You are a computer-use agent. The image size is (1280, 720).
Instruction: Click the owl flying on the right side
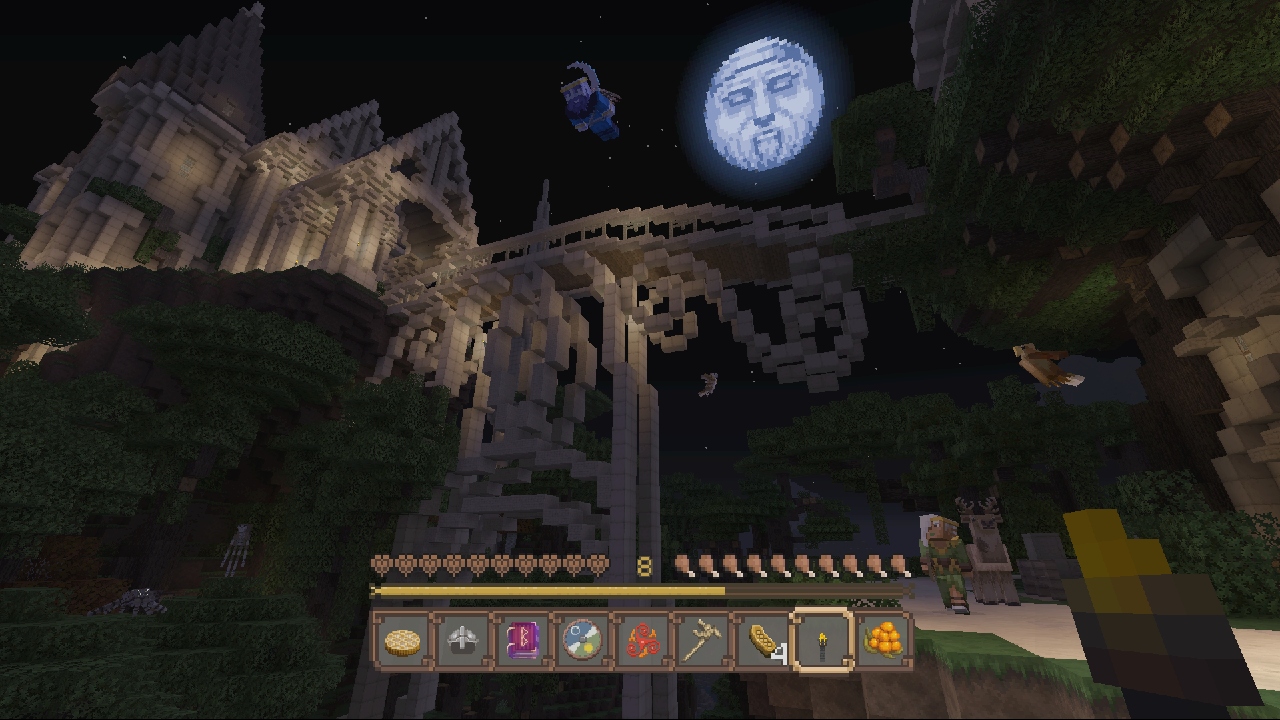tap(1045, 365)
